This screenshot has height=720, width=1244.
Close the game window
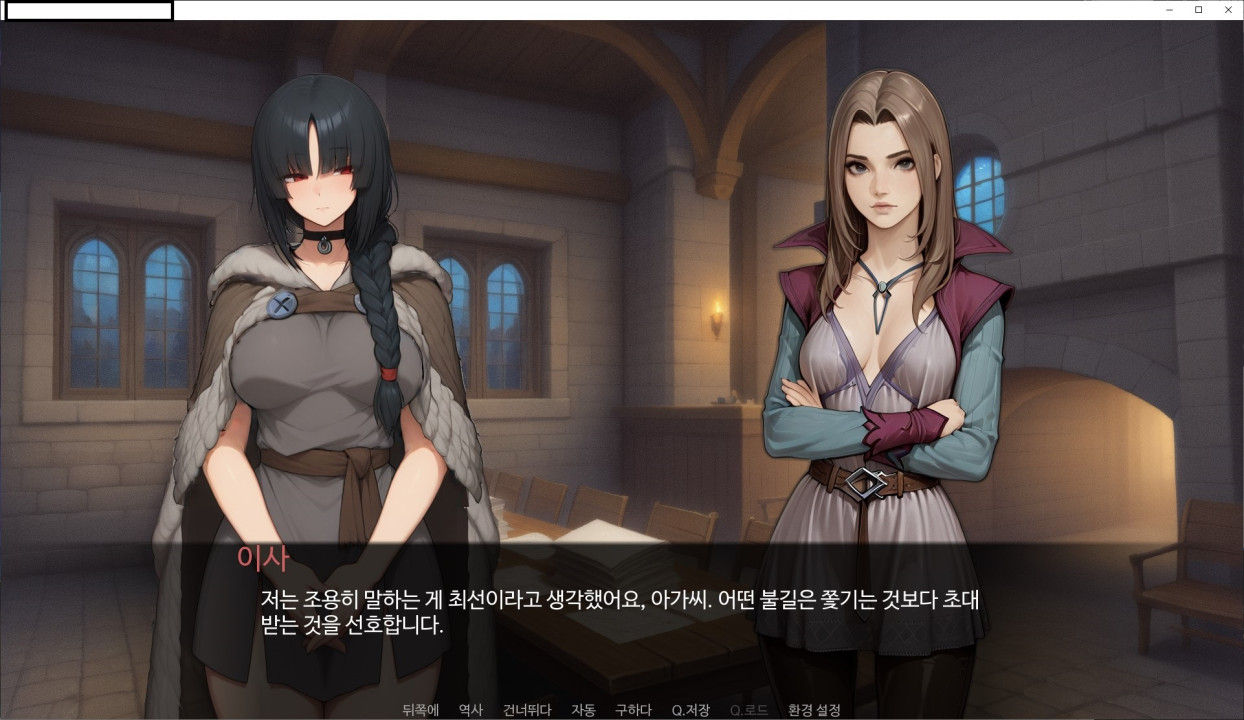coord(1228,9)
